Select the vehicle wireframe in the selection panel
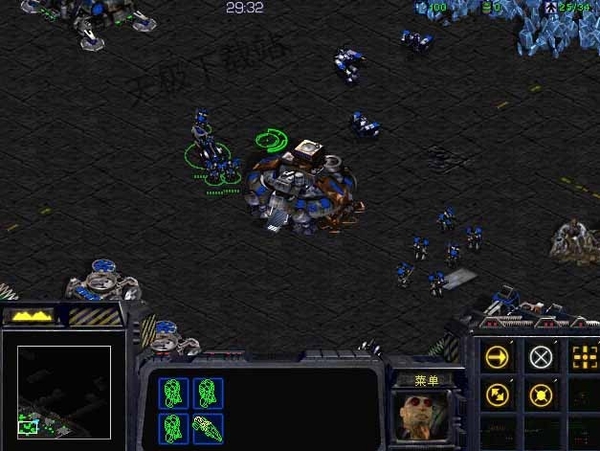The height and width of the screenshot is (451, 600). (208, 428)
